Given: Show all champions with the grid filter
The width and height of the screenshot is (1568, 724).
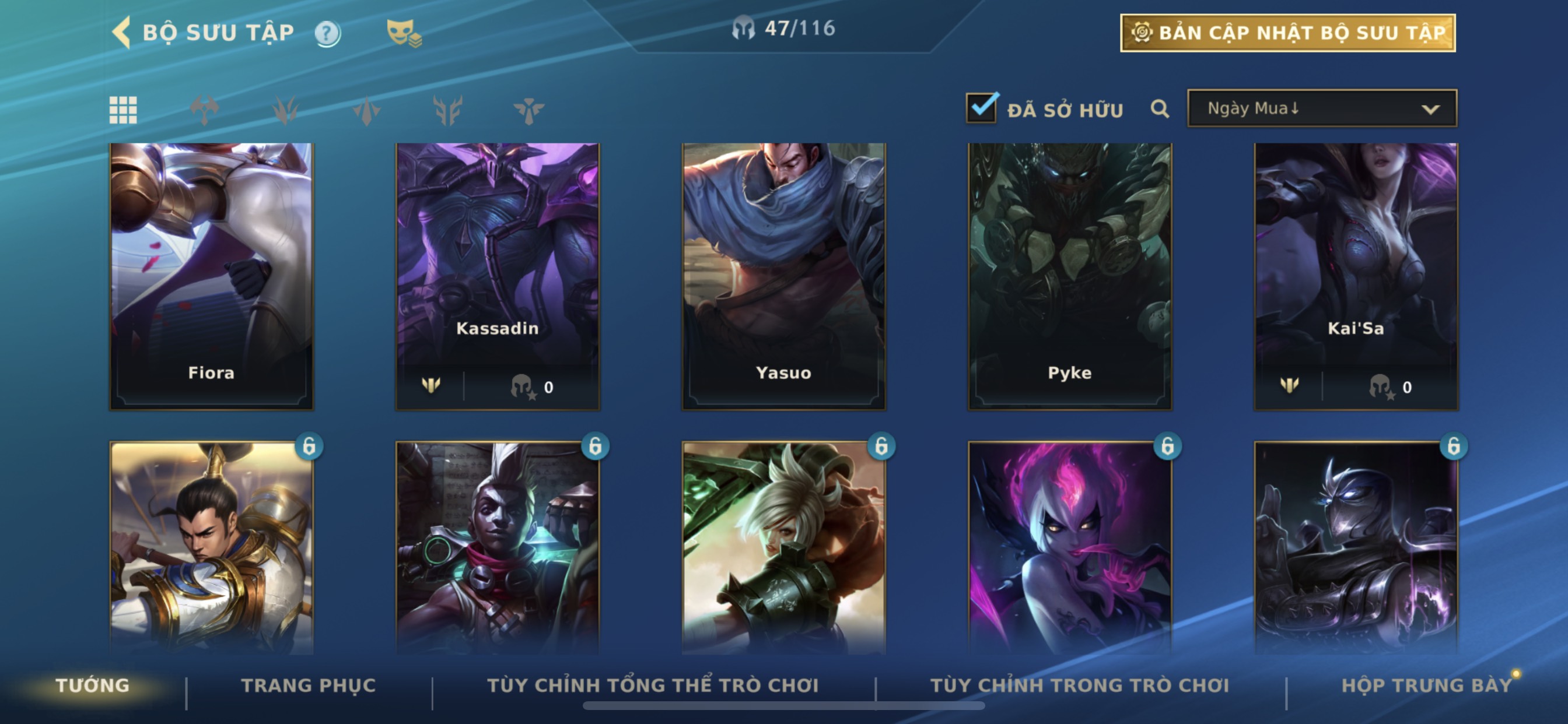Looking at the screenshot, I should pyautogui.click(x=123, y=110).
